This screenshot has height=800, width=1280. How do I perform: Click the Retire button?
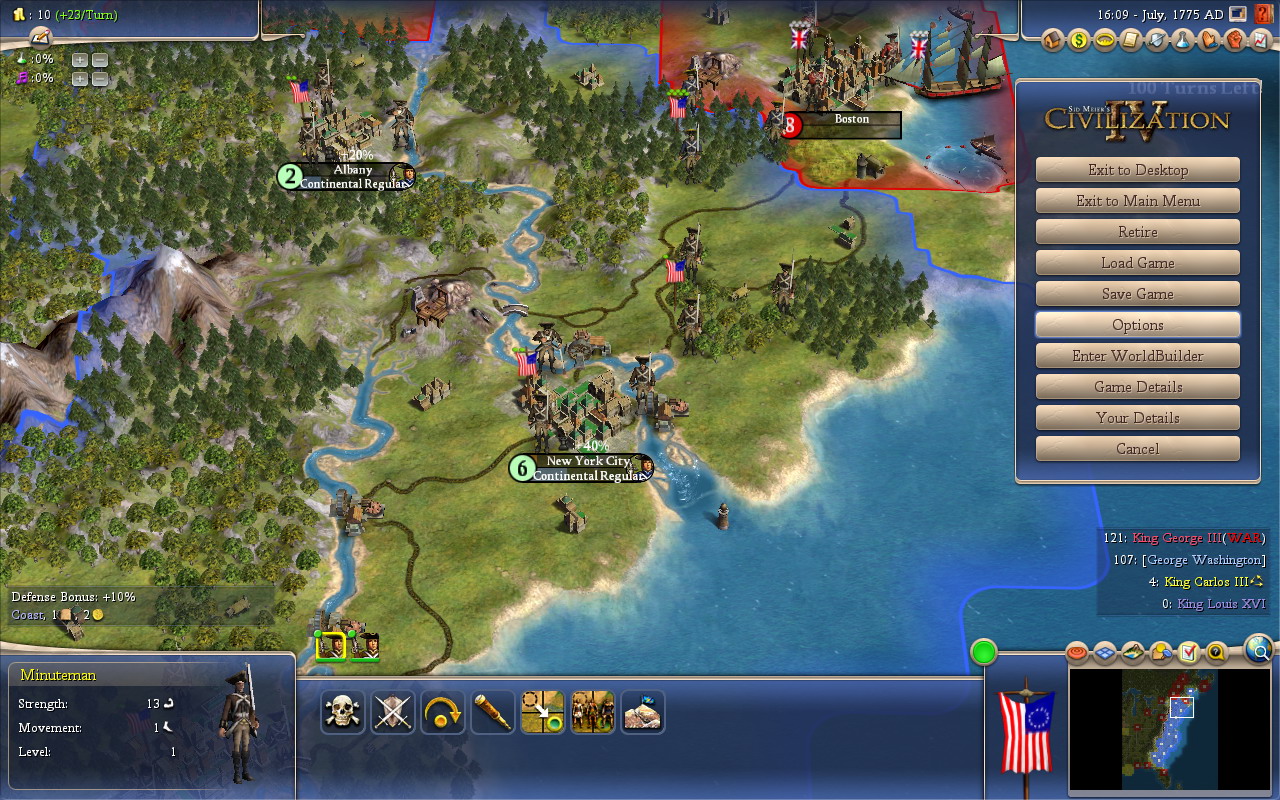point(1137,232)
